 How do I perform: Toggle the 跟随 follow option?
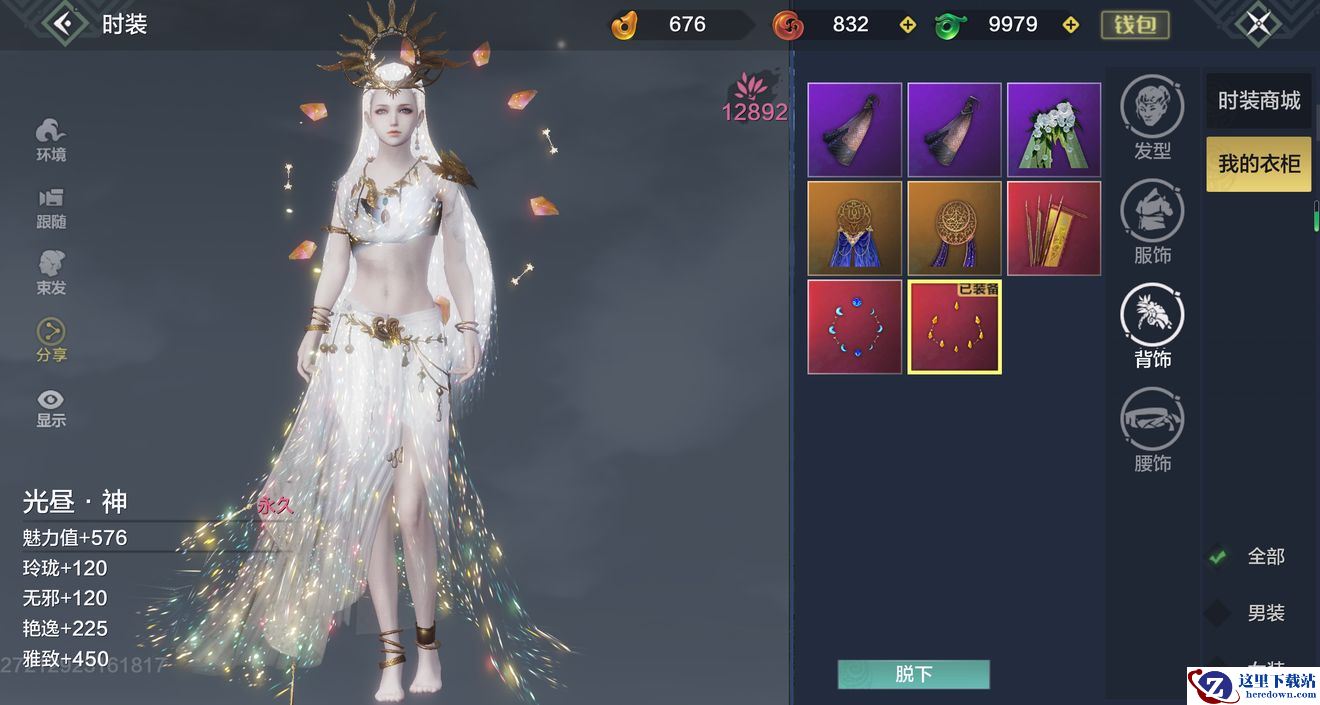click(x=51, y=207)
